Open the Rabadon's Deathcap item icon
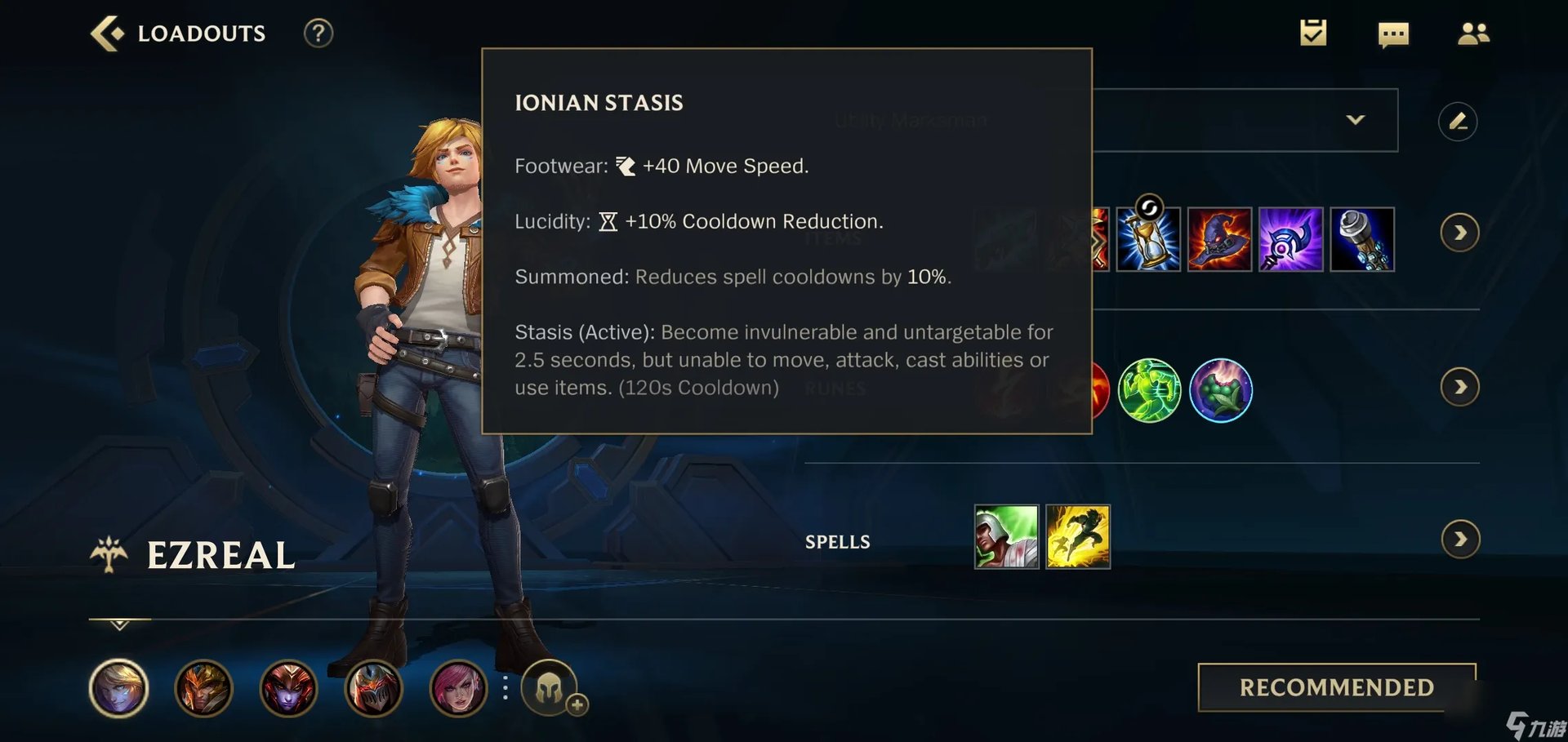This screenshot has width=1568, height=742. tap(1218, 239)
